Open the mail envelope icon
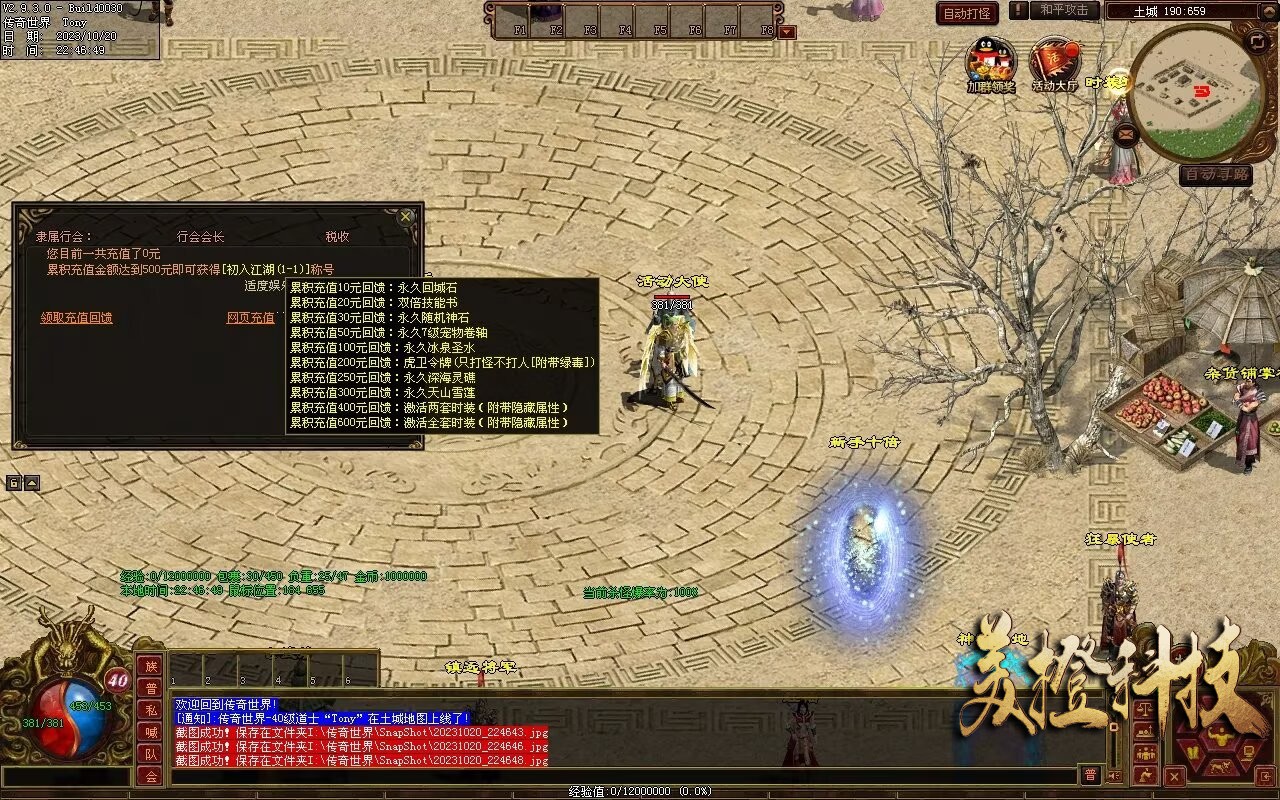This screenshot has height=800, width=1280. click(x=1126, y=132)
